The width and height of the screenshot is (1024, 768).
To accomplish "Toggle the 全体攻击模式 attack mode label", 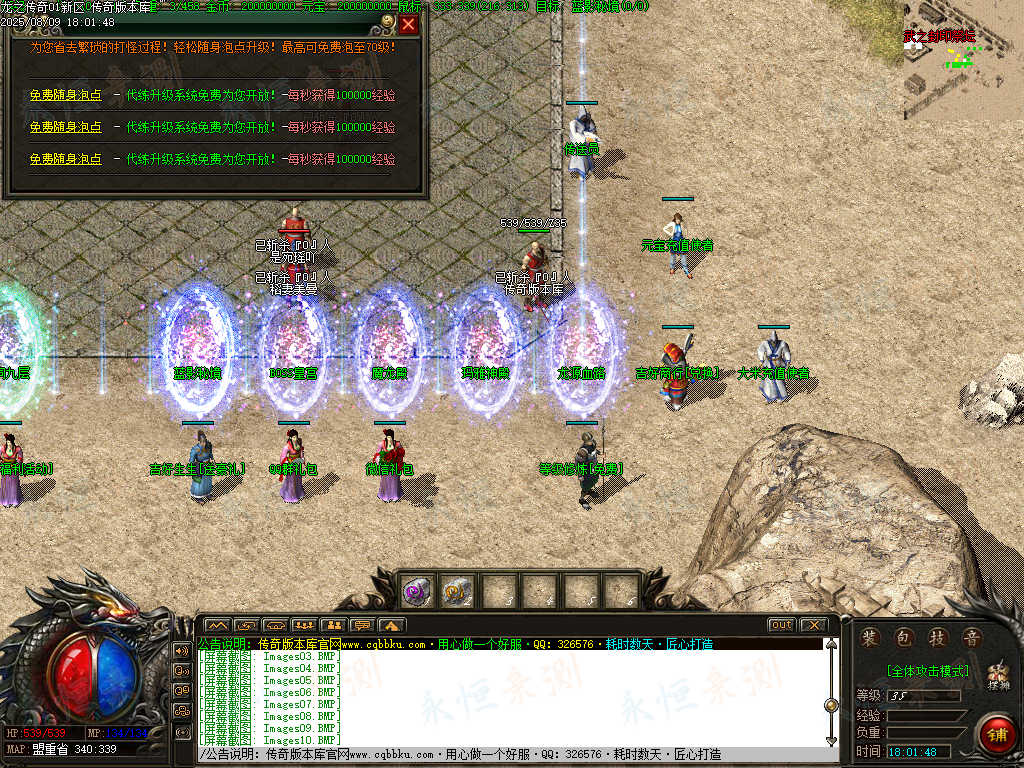I will point(926,671).
